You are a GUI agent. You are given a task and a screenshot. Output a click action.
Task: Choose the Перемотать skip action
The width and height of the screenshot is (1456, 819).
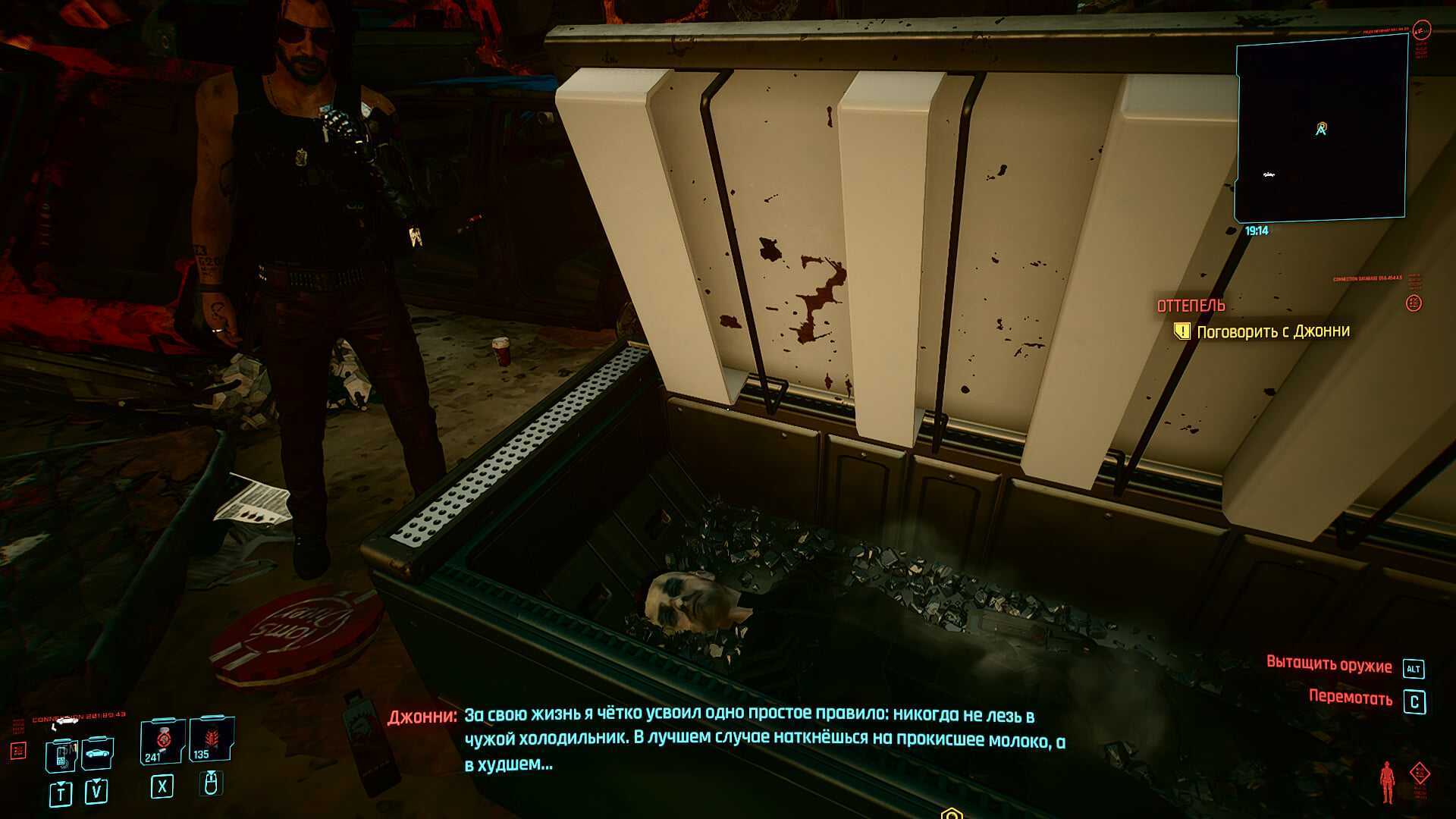coord(1350,698)
